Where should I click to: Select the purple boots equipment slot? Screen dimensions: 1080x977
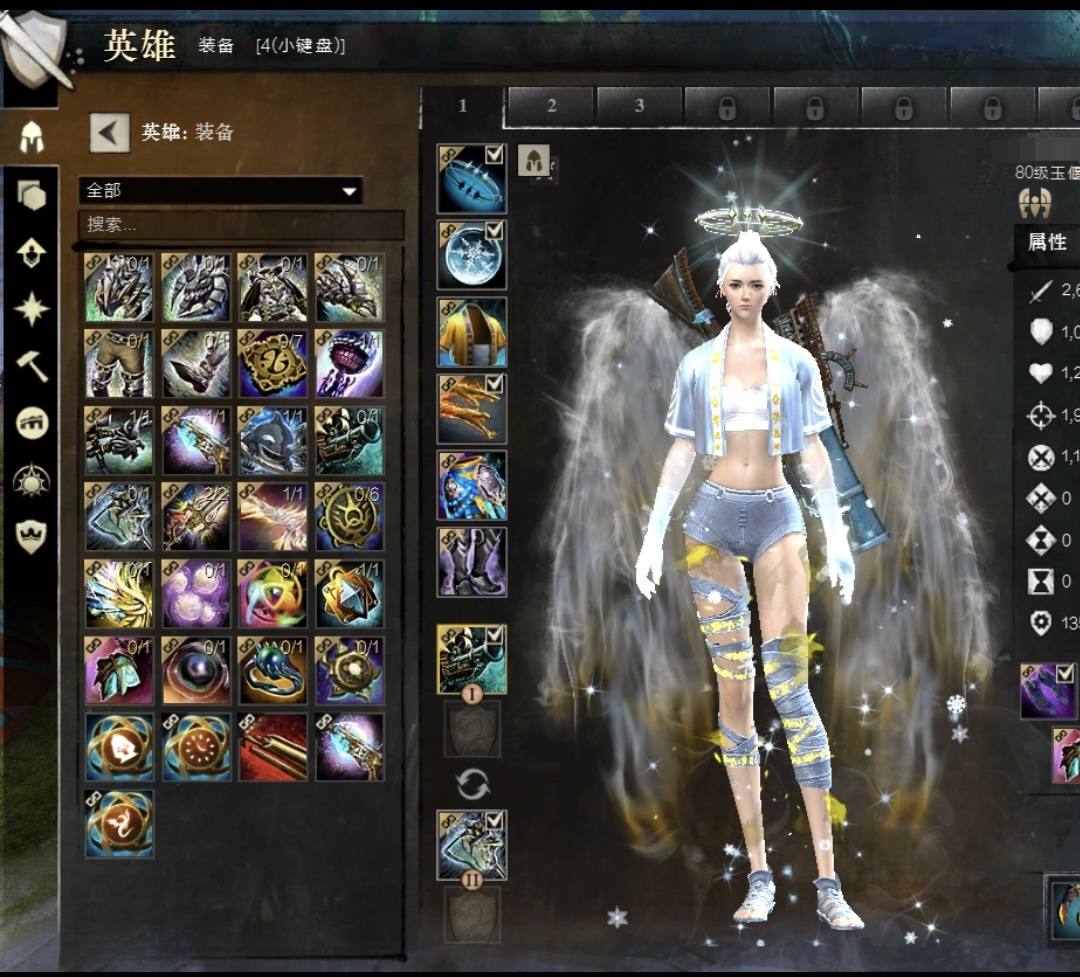(x=471, y=562)
